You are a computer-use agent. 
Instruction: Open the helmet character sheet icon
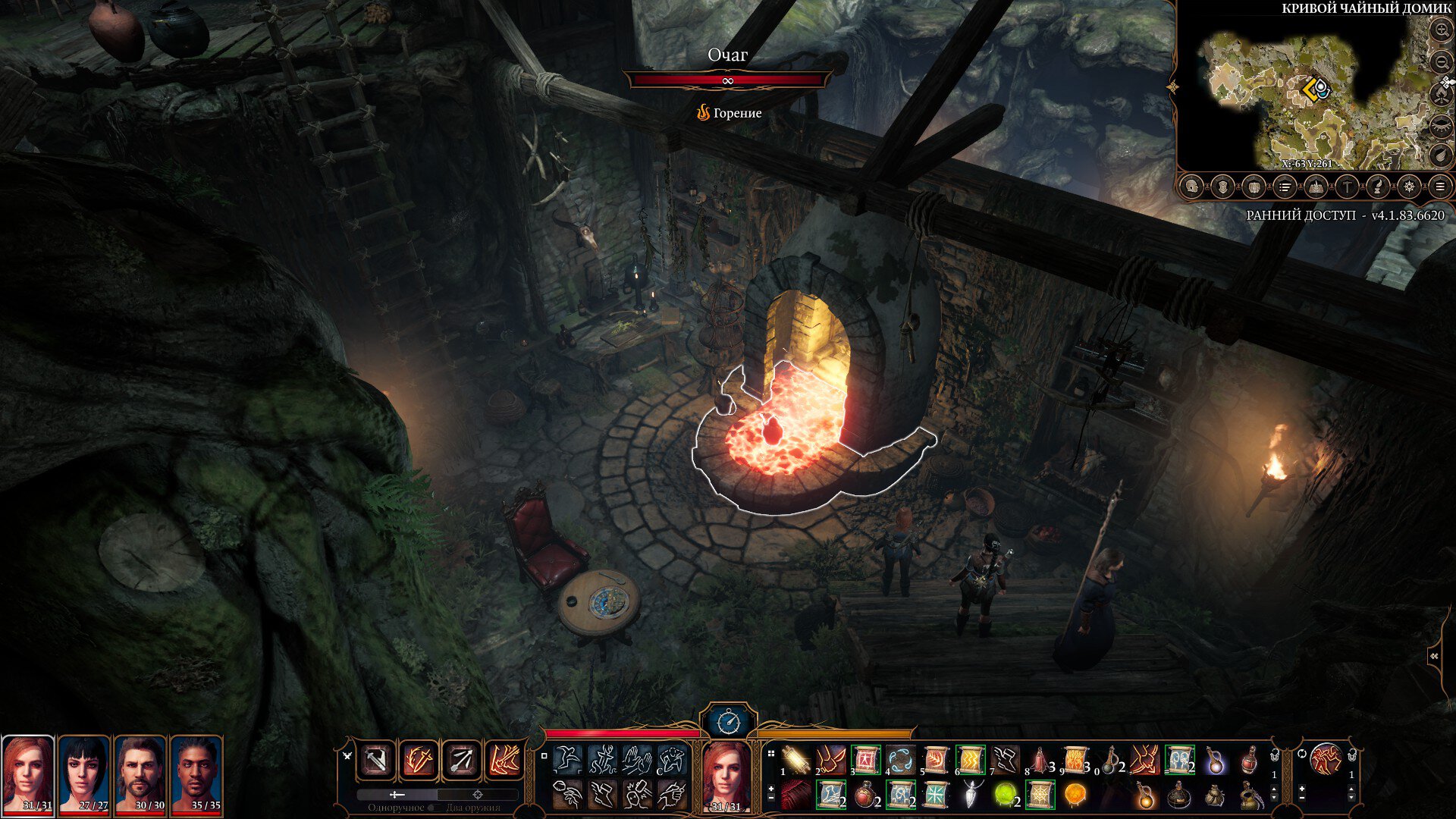pyautogui.click(x=1191, y=187)
